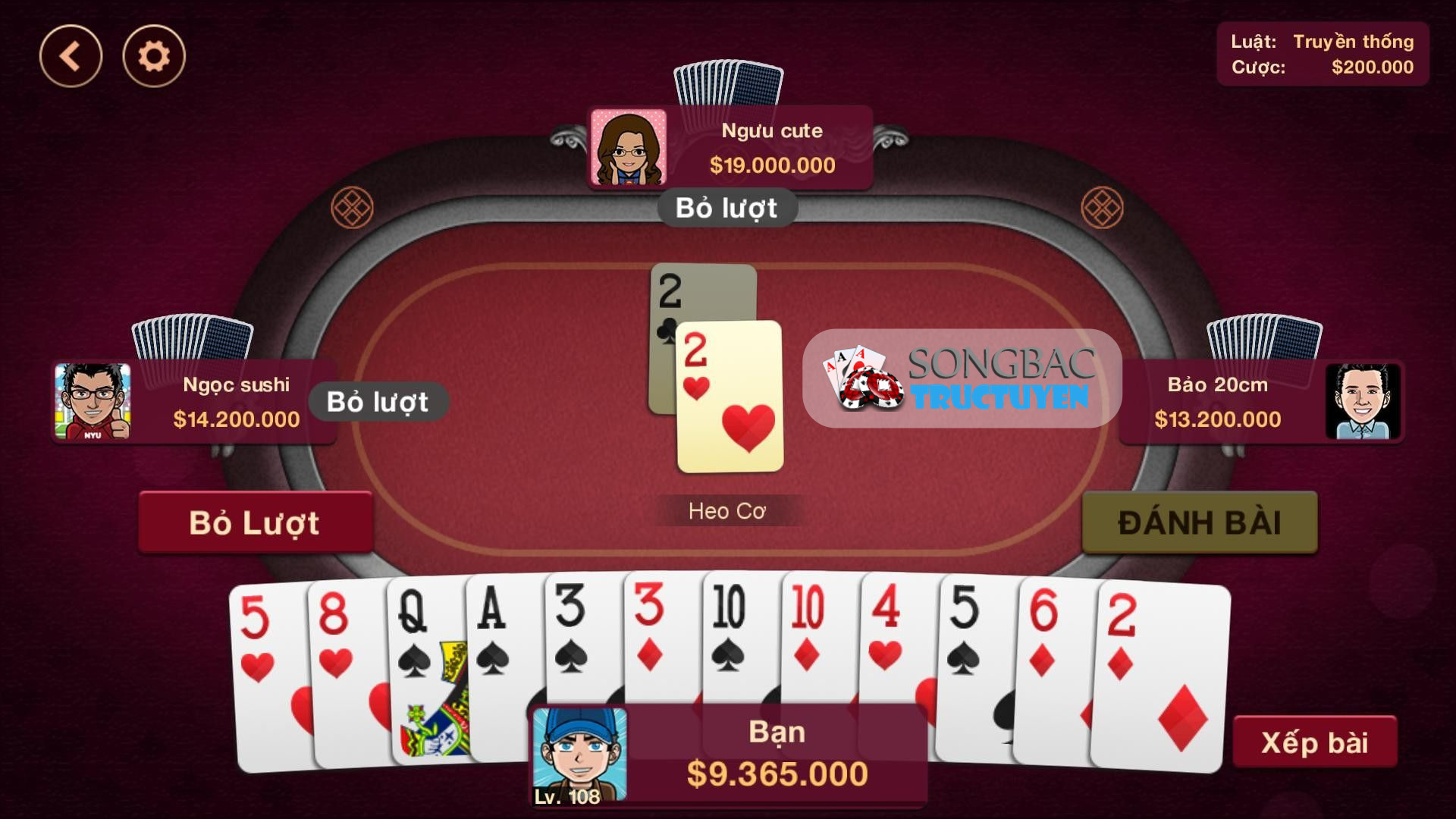Click Ngọc sushi's avatar

(x=94, y=402)
